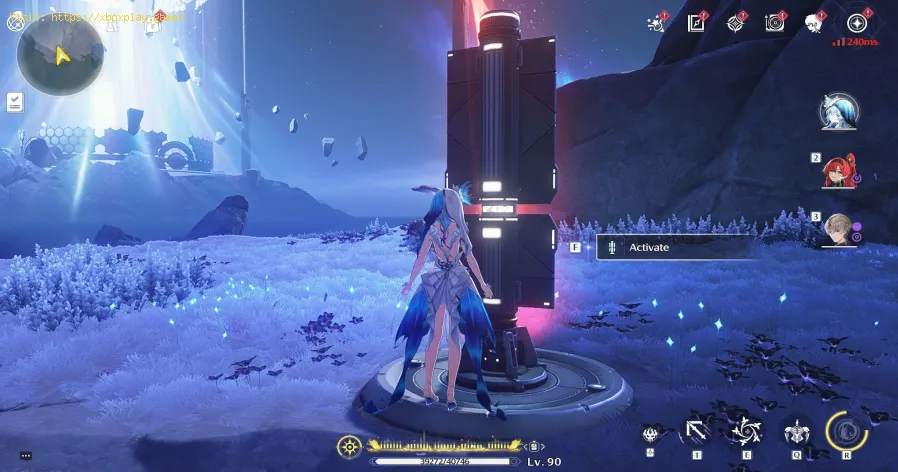Open the shooting star events icon

(x=658, y=22)
